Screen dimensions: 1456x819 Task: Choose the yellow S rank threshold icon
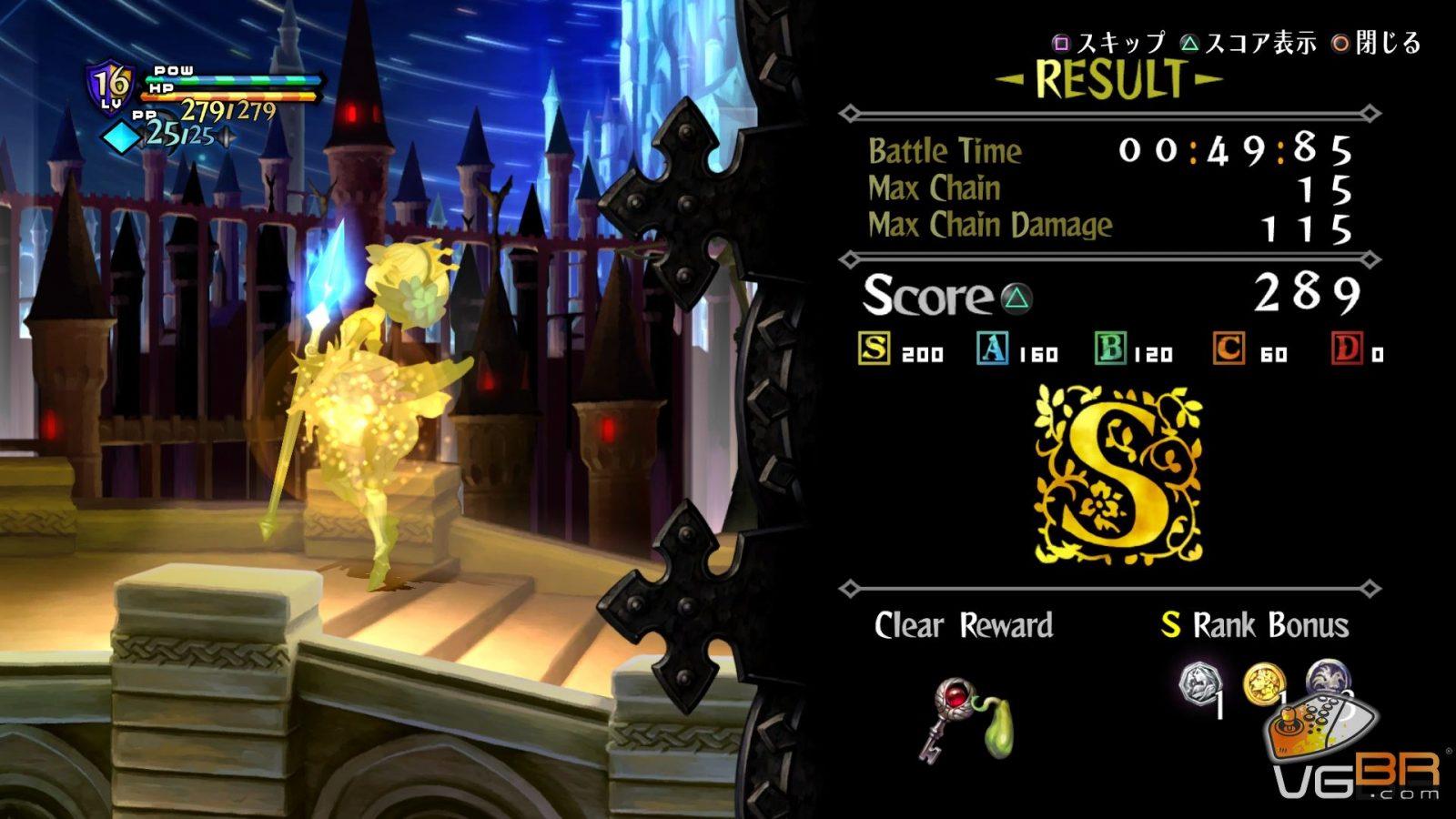[875, 349]
